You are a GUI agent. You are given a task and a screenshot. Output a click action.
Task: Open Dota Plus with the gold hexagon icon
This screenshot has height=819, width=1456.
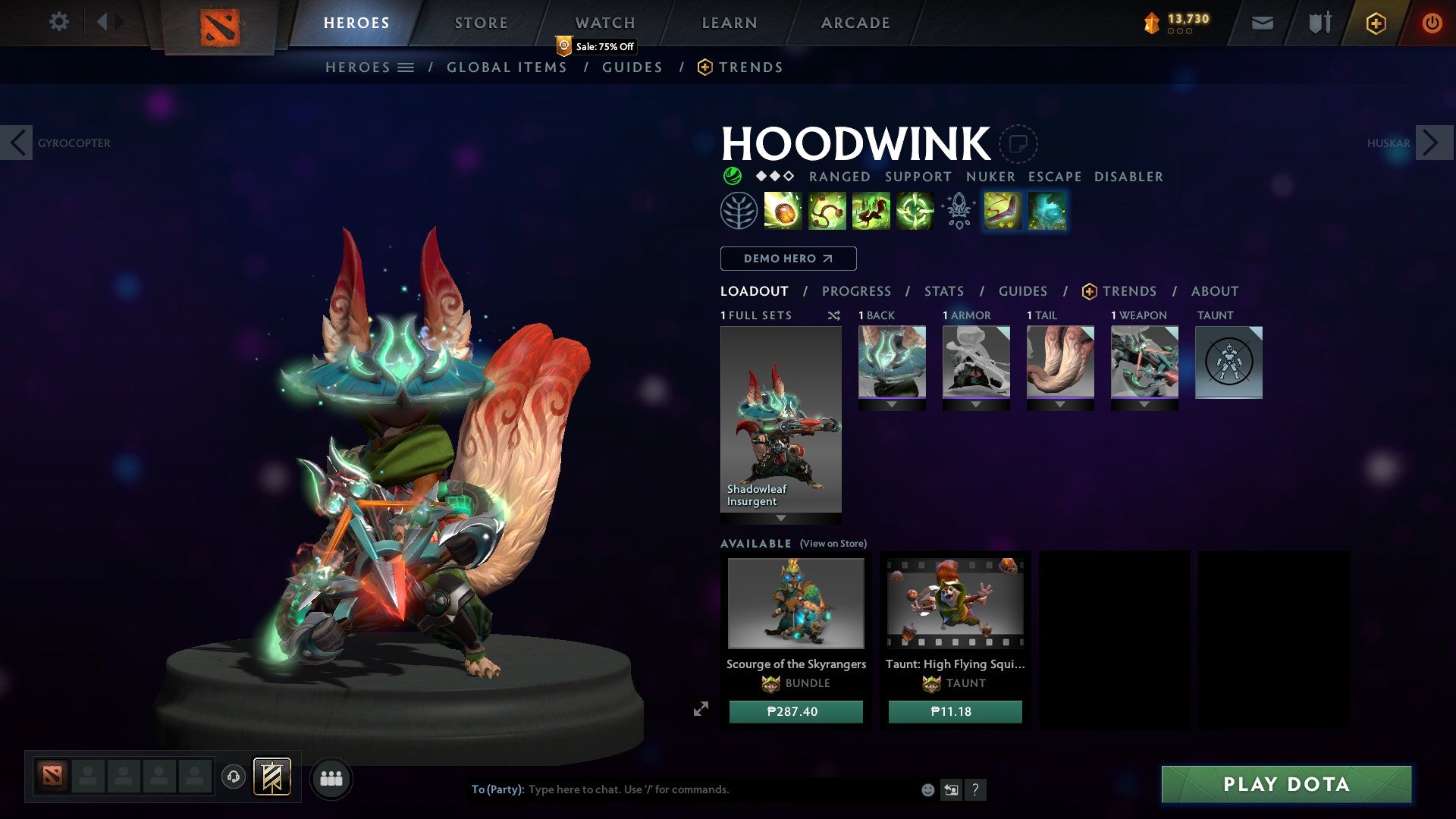pyautogui.click(x=1375, y=23)
